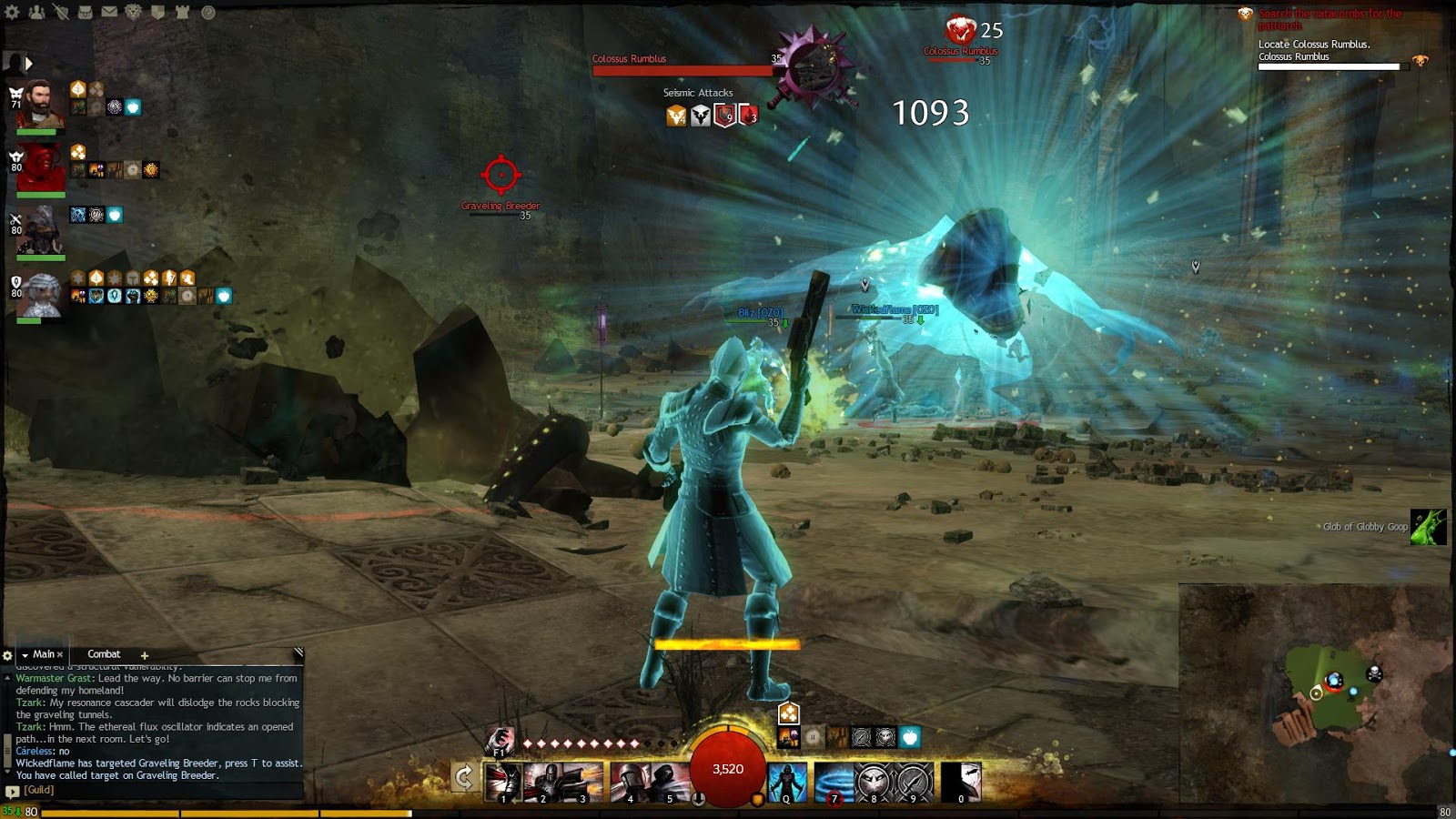Switch to the Combat chat tab
Screen dimensions: 1456x819
tap(103, 654)
